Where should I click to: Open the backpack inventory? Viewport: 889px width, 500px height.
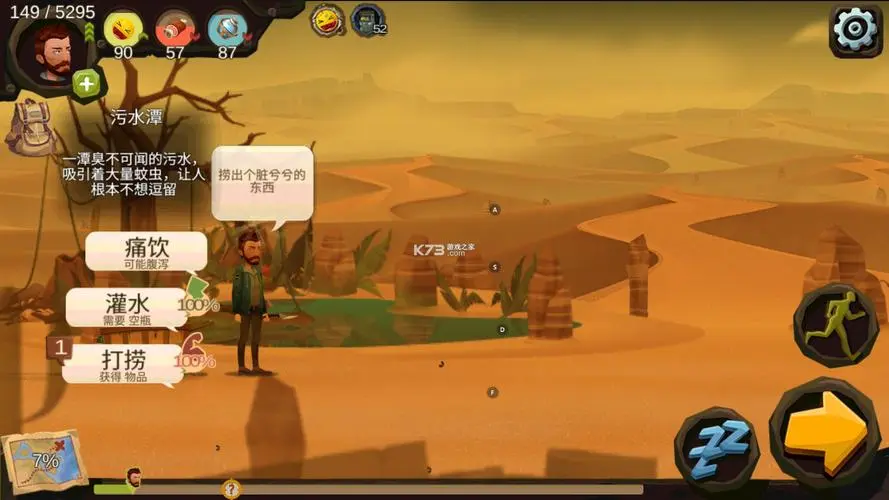[28, 127]
